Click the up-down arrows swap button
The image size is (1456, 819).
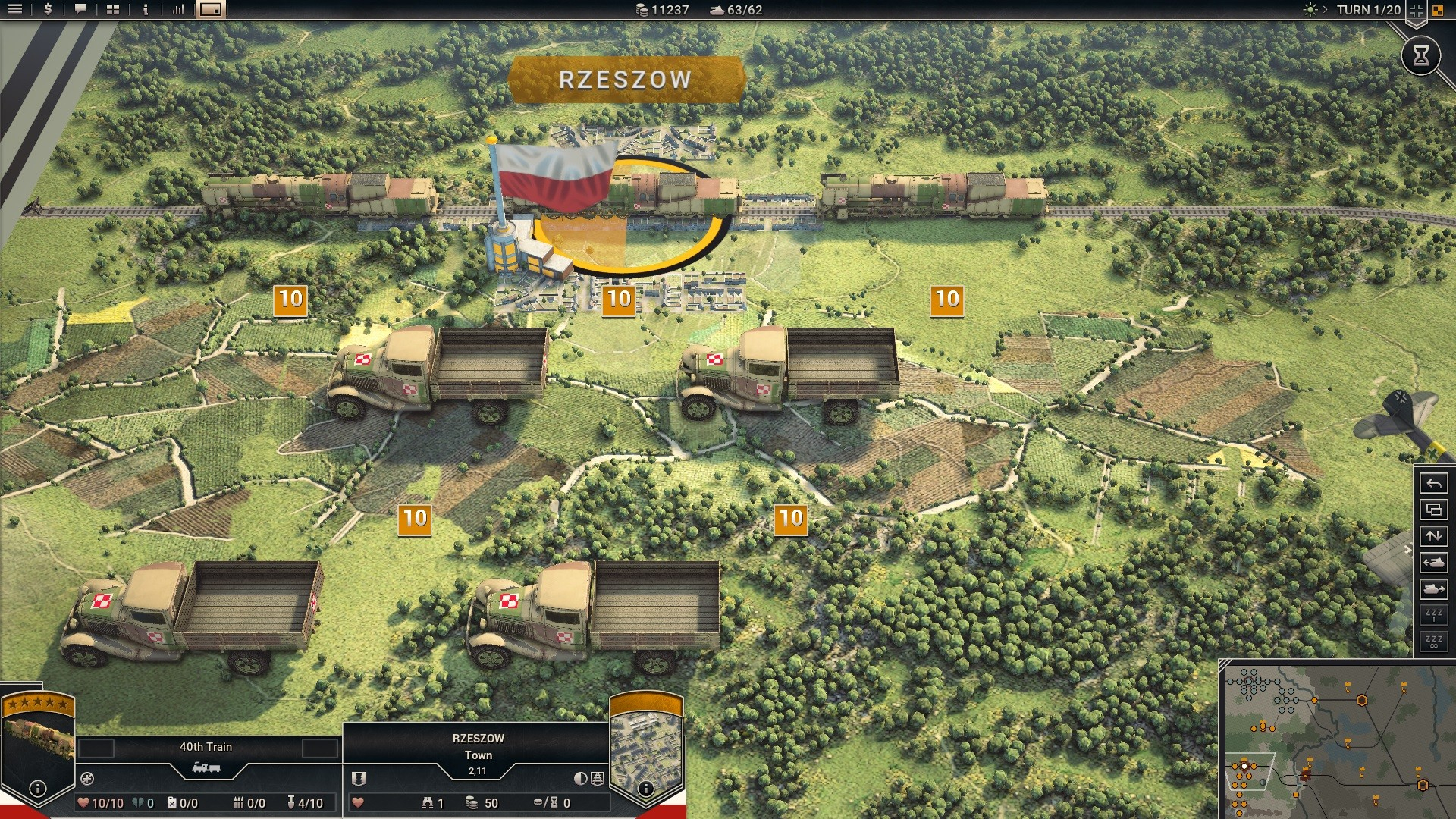point(1433,536)
